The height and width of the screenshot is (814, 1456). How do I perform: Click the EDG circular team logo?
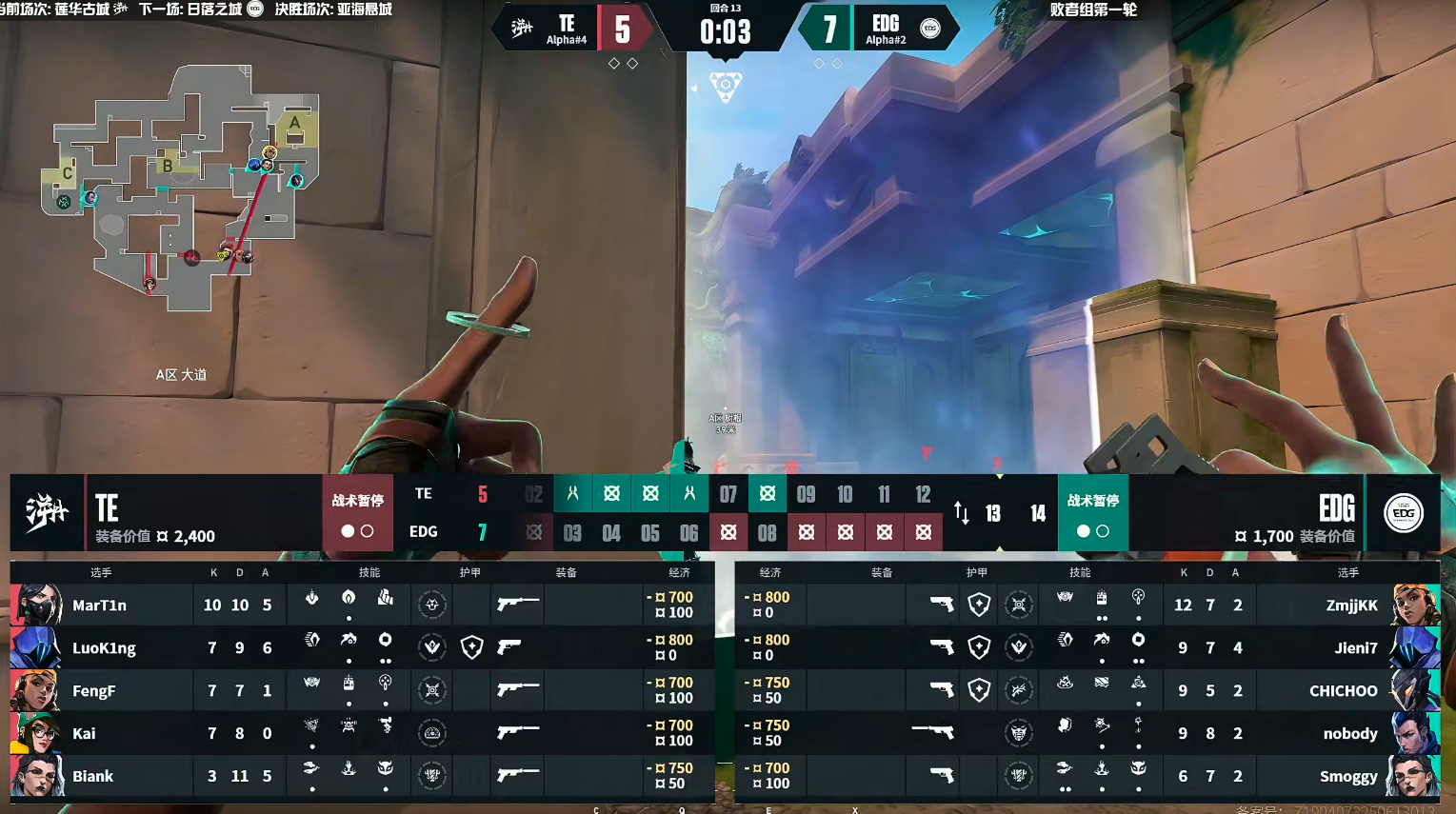1403,513
